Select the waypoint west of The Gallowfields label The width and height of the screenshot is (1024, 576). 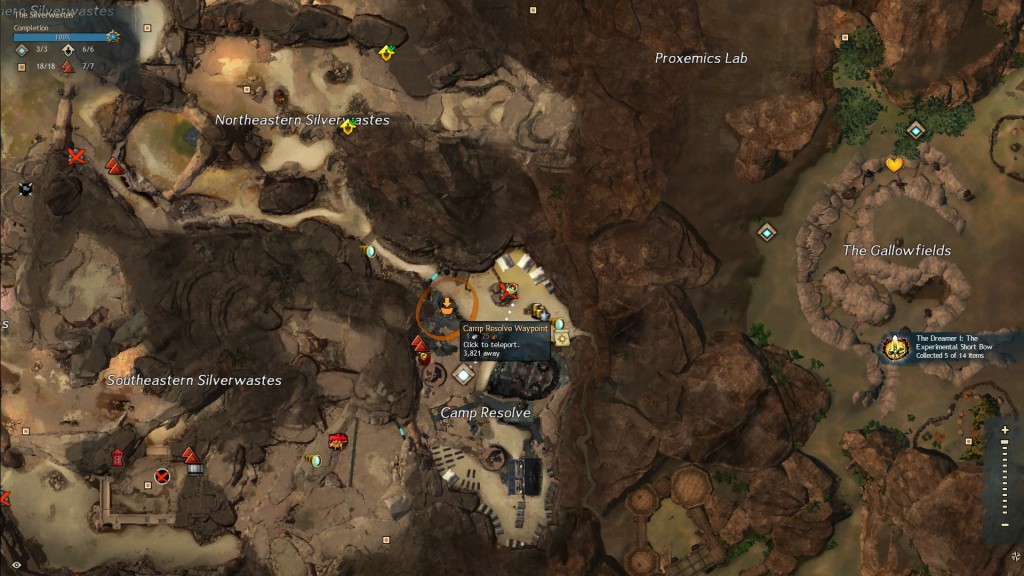tap(767, 232)
